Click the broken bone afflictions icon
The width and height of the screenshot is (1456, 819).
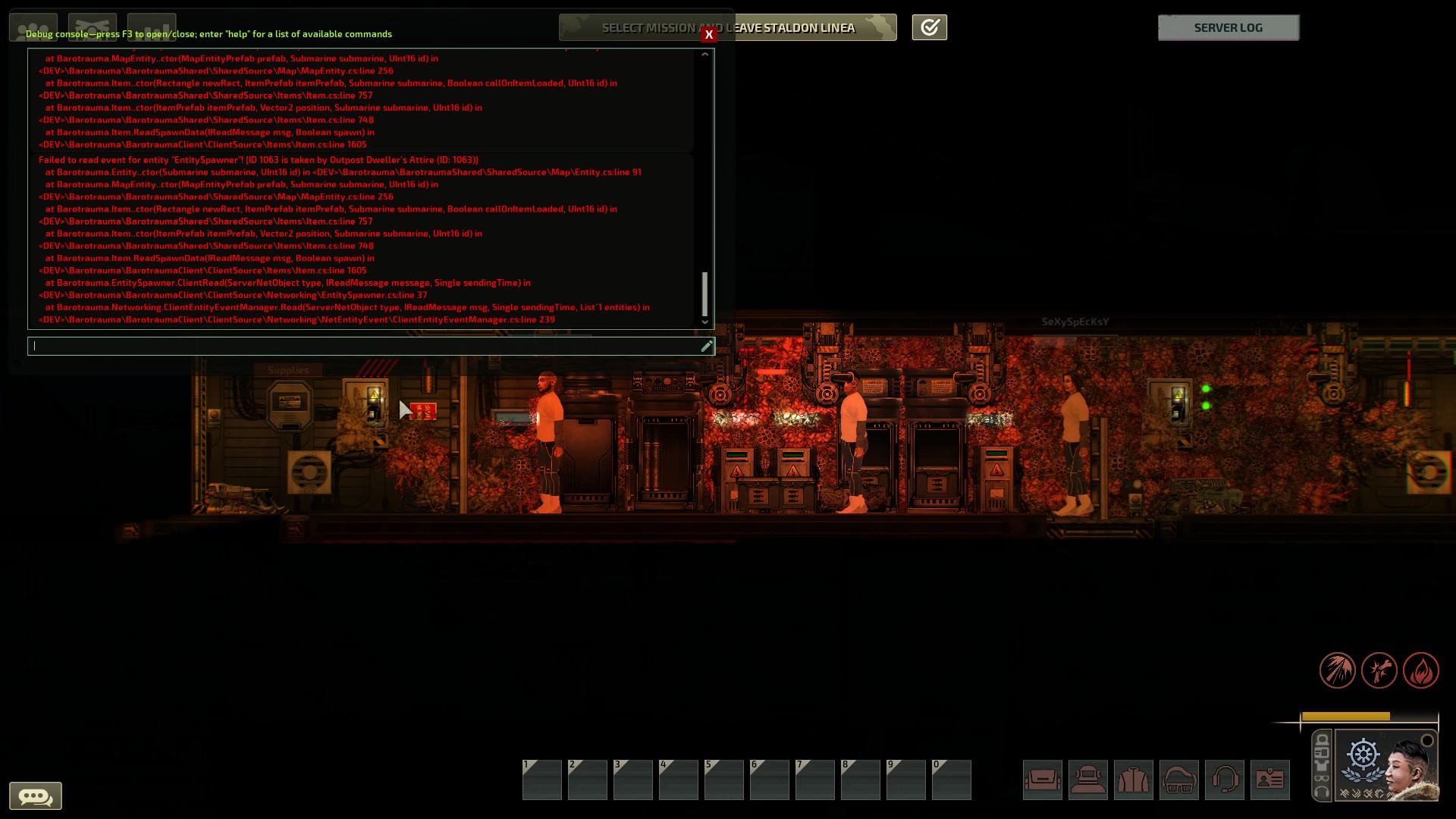pyautogui.click(x=1379, y=670)
